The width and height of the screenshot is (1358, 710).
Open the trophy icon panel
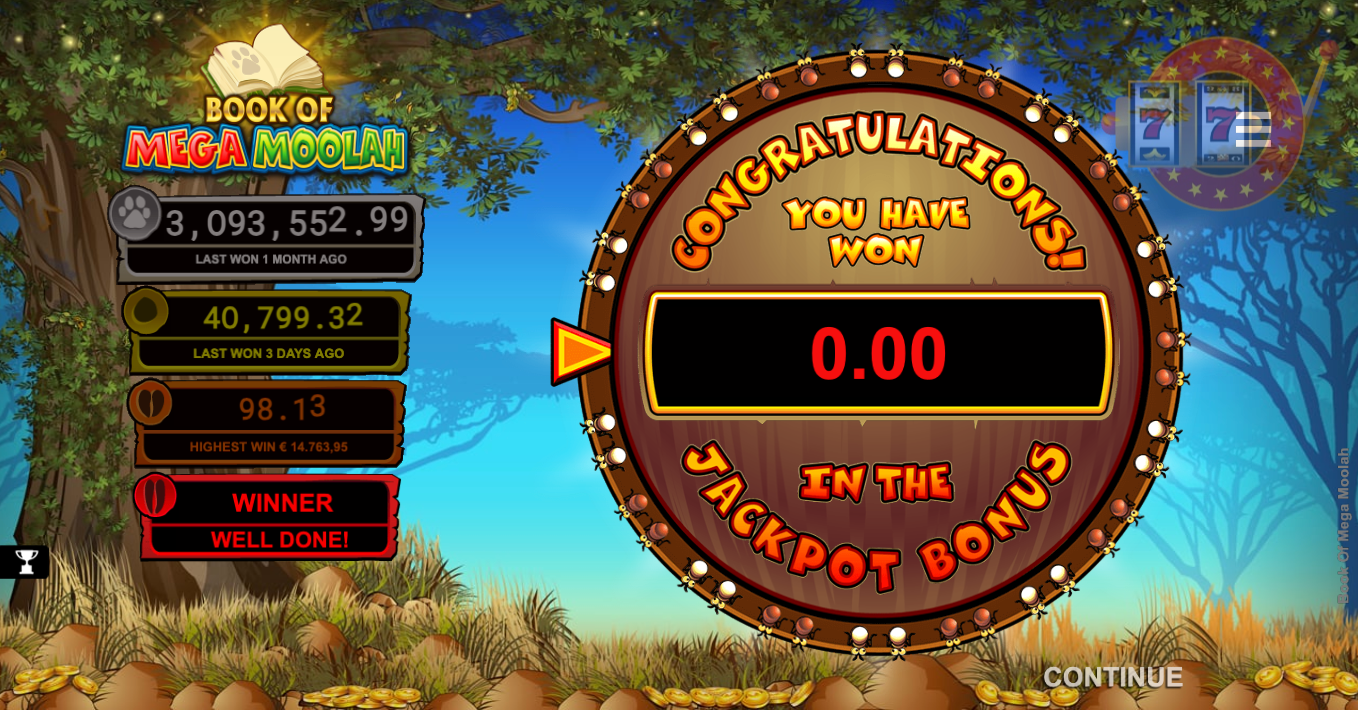[x=26, y=562]
